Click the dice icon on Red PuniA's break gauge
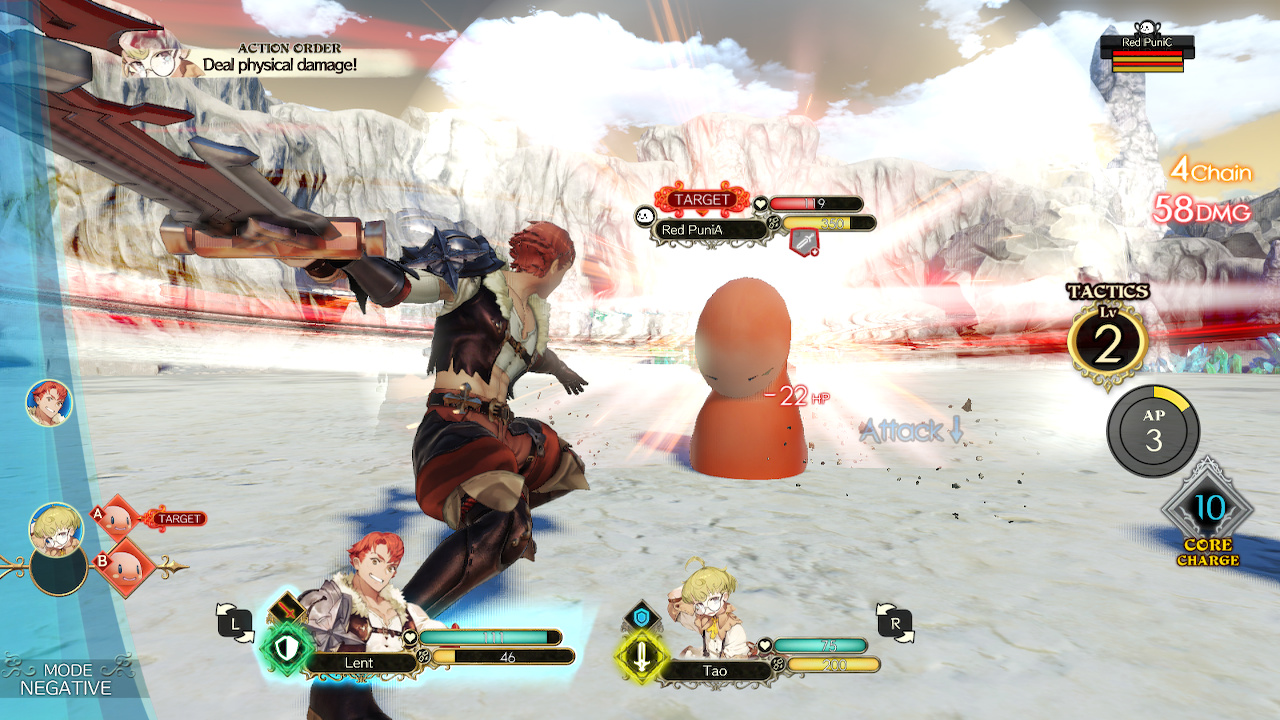1280x720 pixels. [x=773, y=222]
